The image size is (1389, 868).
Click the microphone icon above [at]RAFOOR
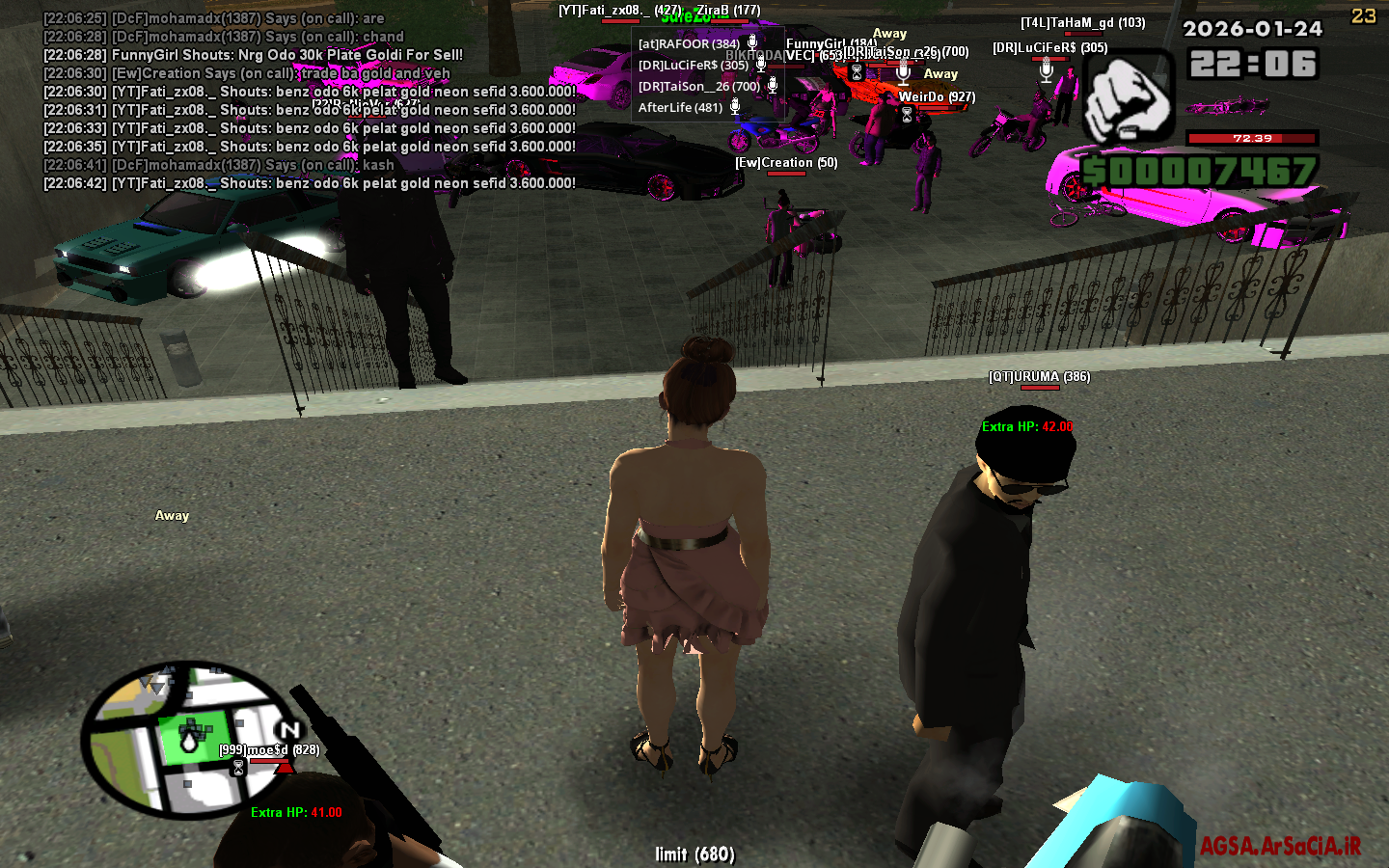pos(752,43)
